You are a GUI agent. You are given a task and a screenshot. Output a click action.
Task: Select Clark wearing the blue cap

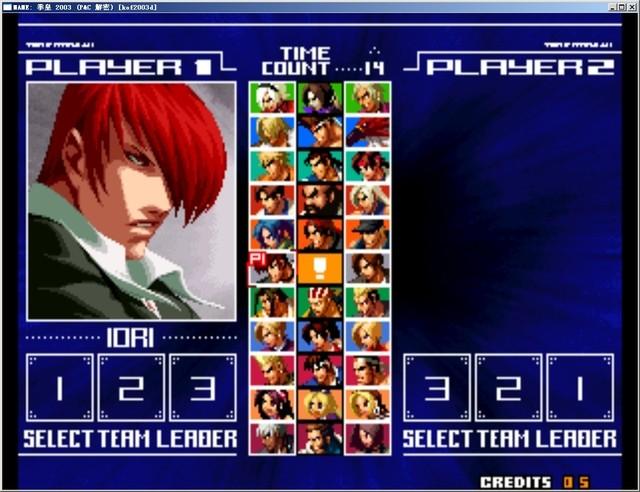(x=367, y=233)
